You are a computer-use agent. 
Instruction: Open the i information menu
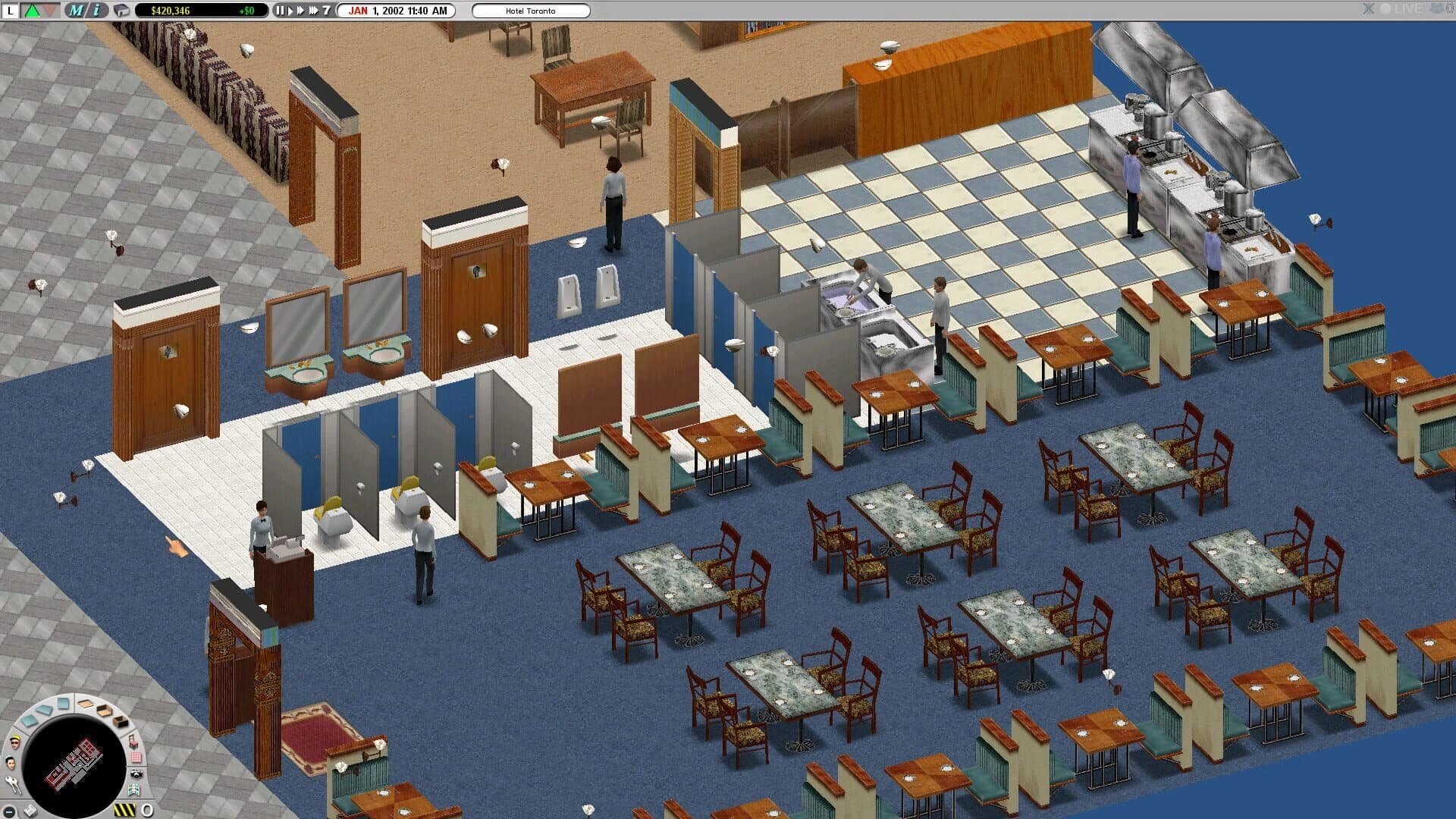[96, 11]
